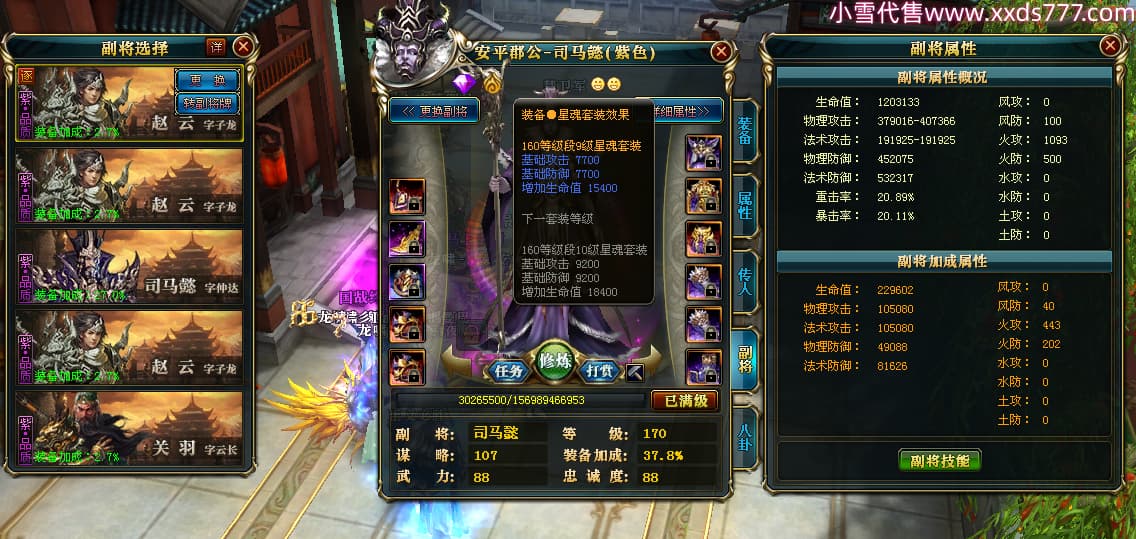Select the 副将 tab
This screenshot has height=539, width=1136.
click(745, 357)
